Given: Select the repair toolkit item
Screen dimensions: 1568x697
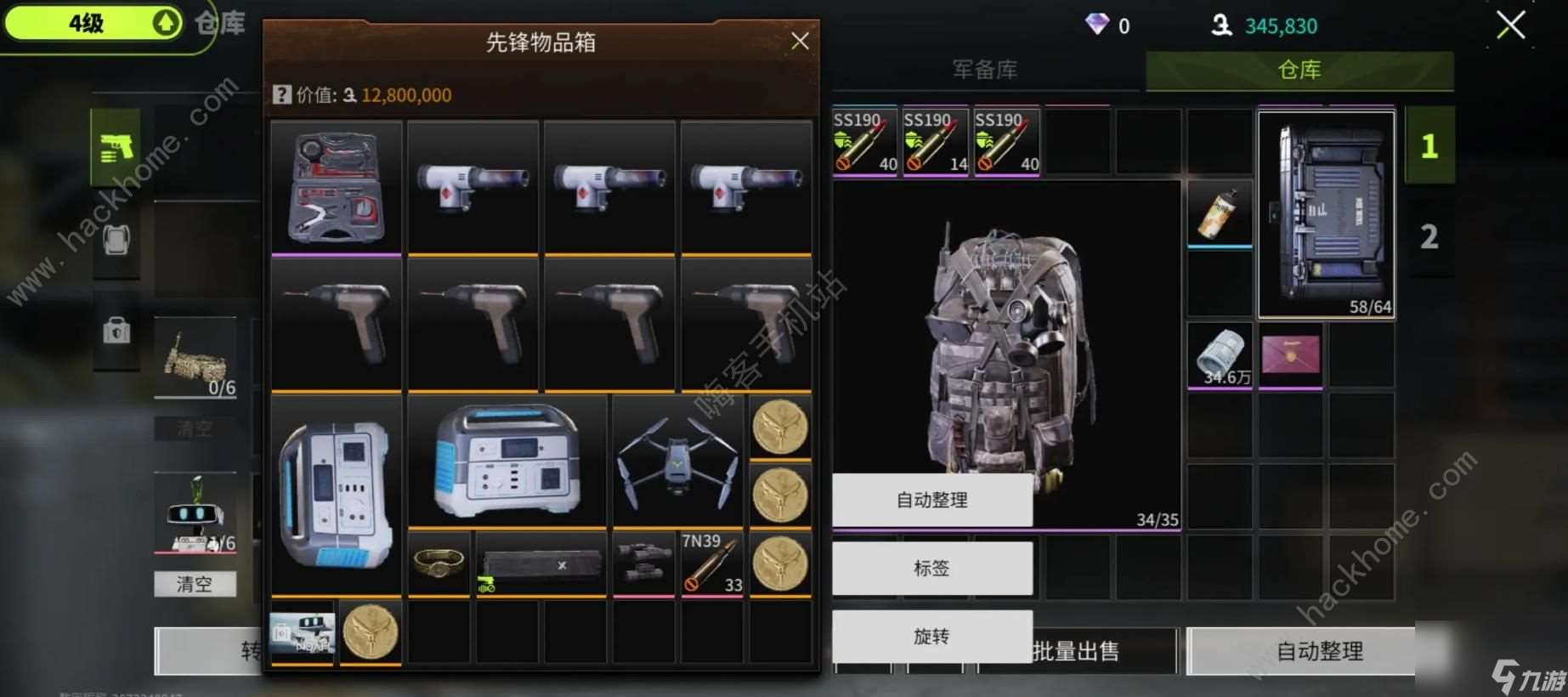Looking at the screenshot, I should click(335, 187).
